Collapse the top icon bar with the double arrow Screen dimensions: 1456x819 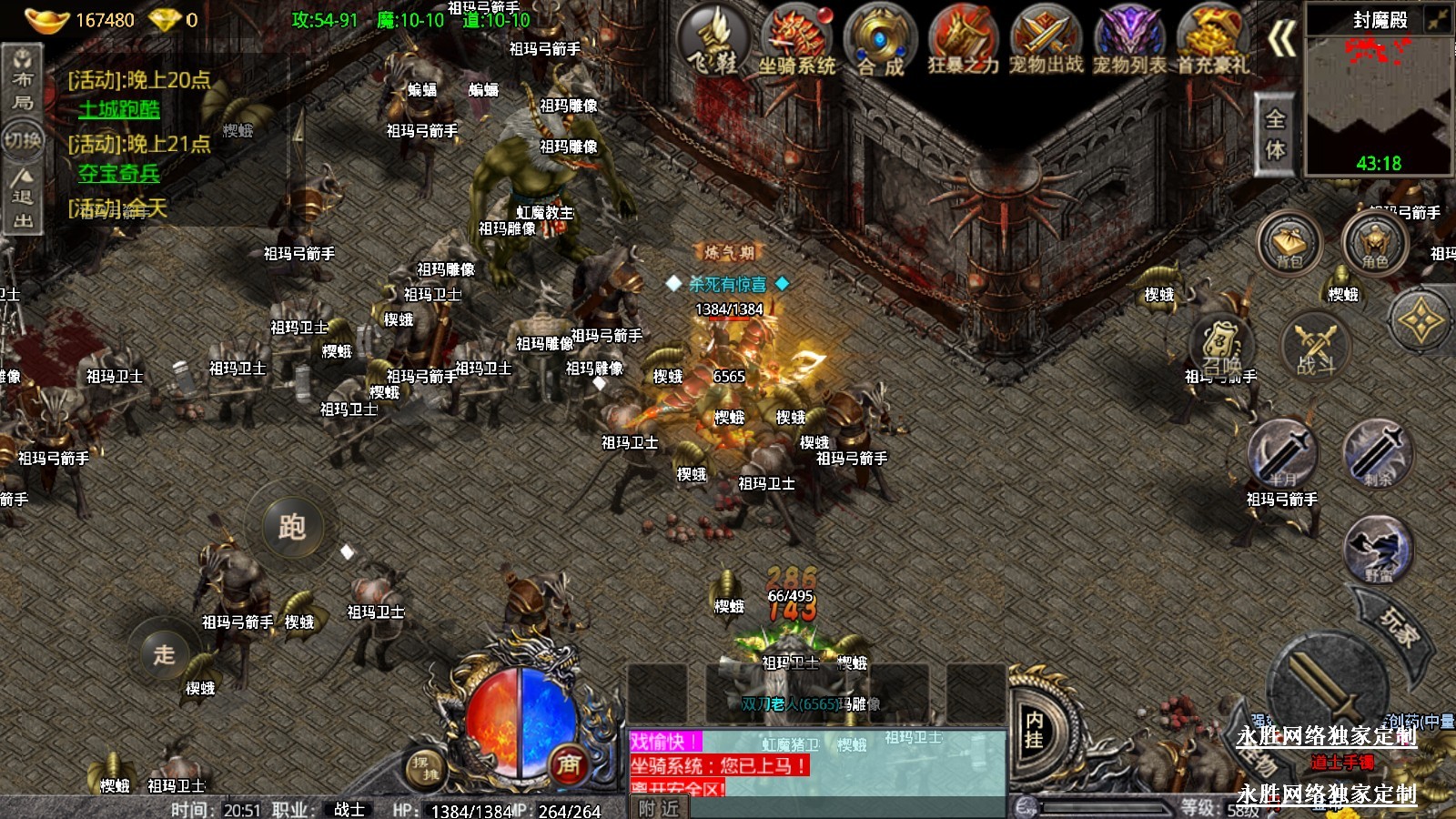(1282, 39)
